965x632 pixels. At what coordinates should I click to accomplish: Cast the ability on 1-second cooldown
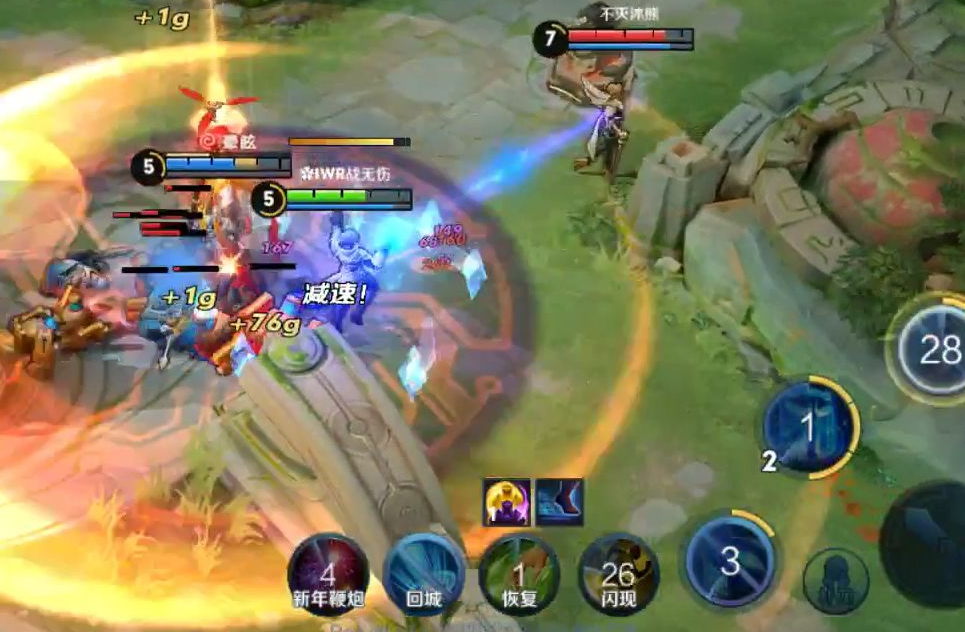pyautogui.click(x=810, y=428)
